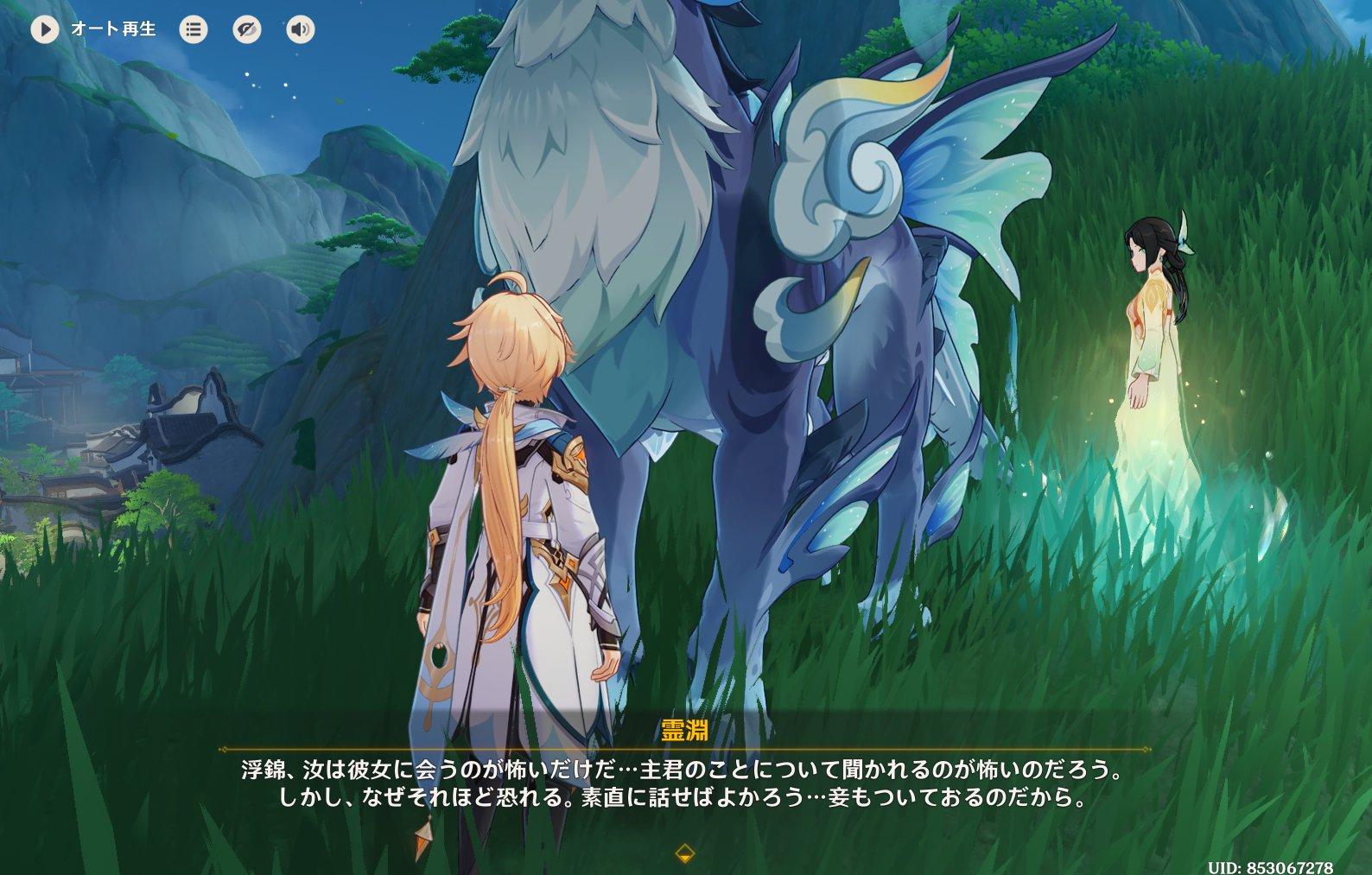
Task: Advance dialogue with the yellow diamond arrow
Action: [684, 853]
